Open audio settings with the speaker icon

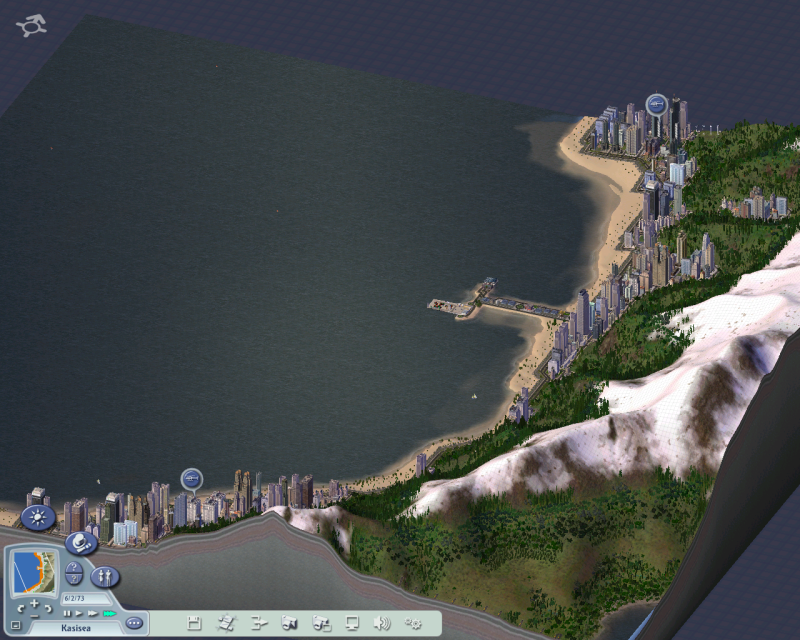(382, 623)
